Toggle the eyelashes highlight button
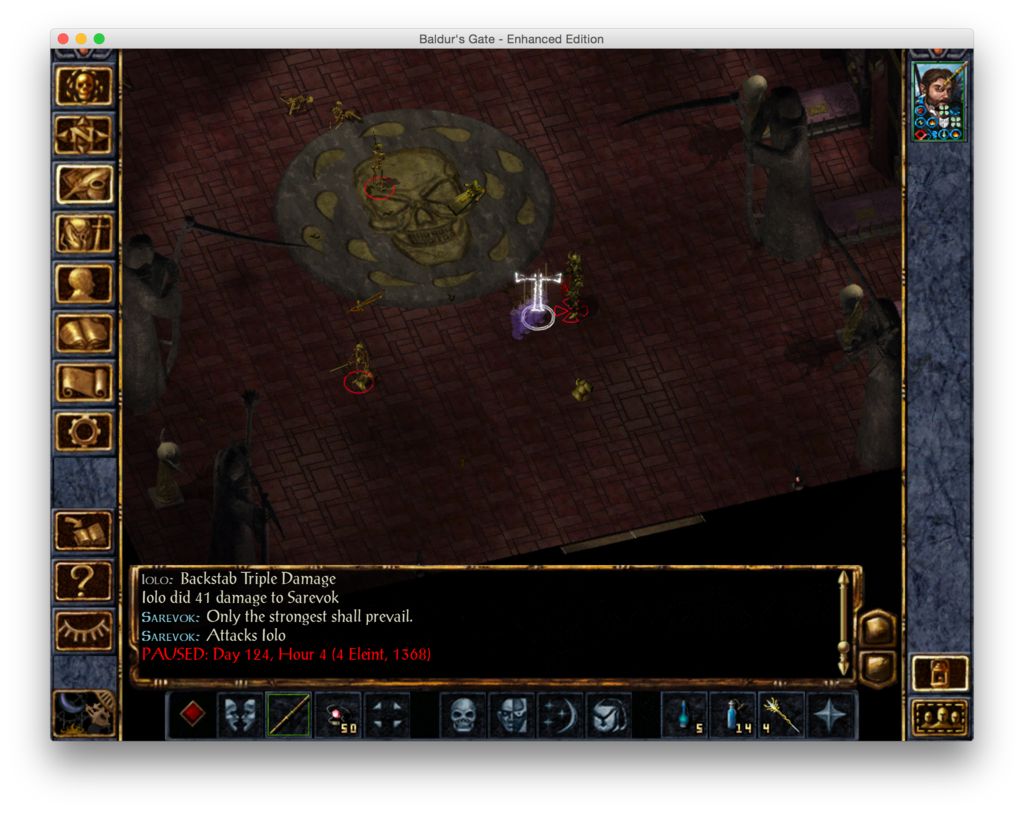Viewport: 1024px width, 813px height. (84, 630)
